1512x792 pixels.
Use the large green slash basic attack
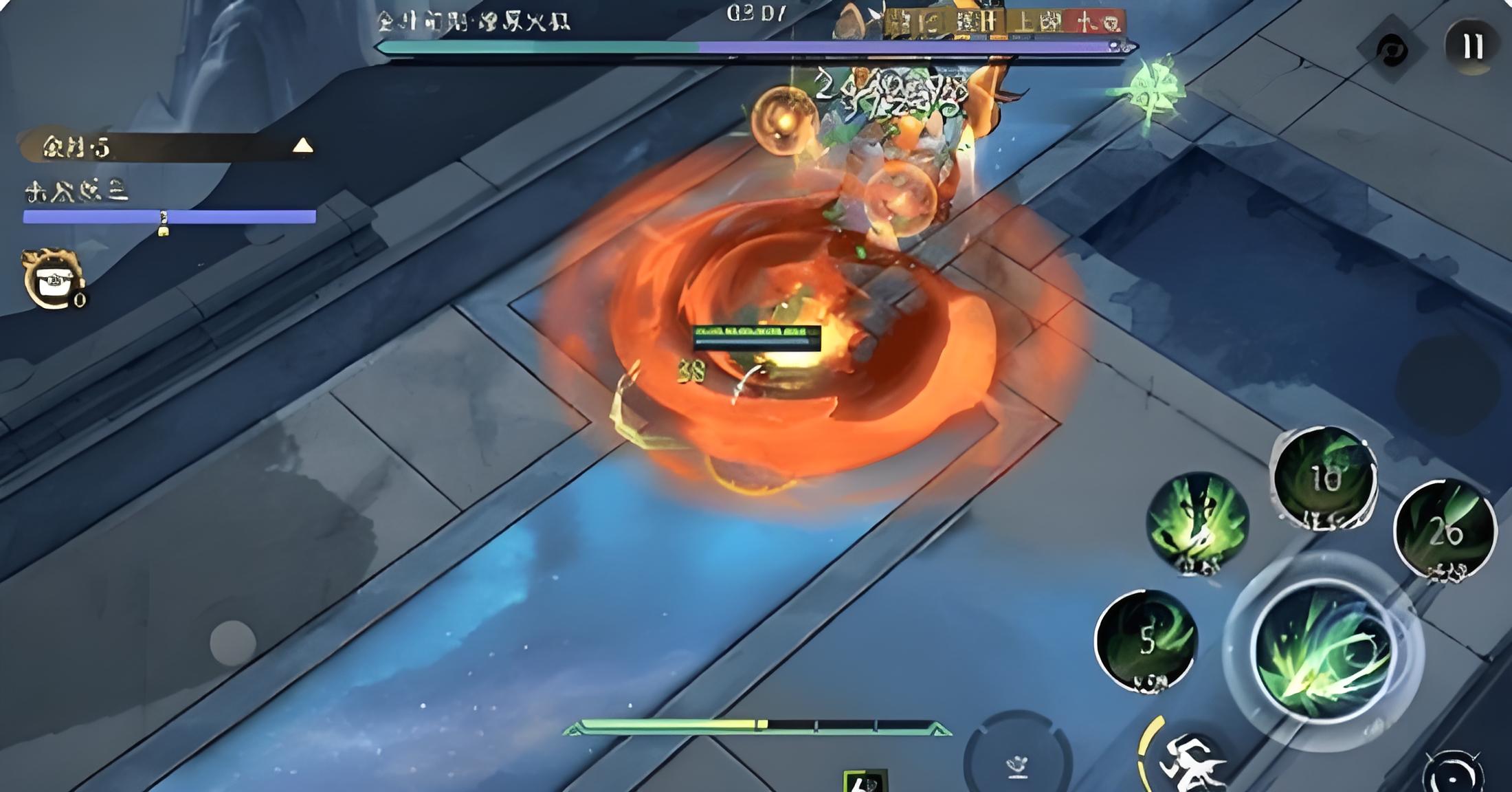pos(1323,653)
